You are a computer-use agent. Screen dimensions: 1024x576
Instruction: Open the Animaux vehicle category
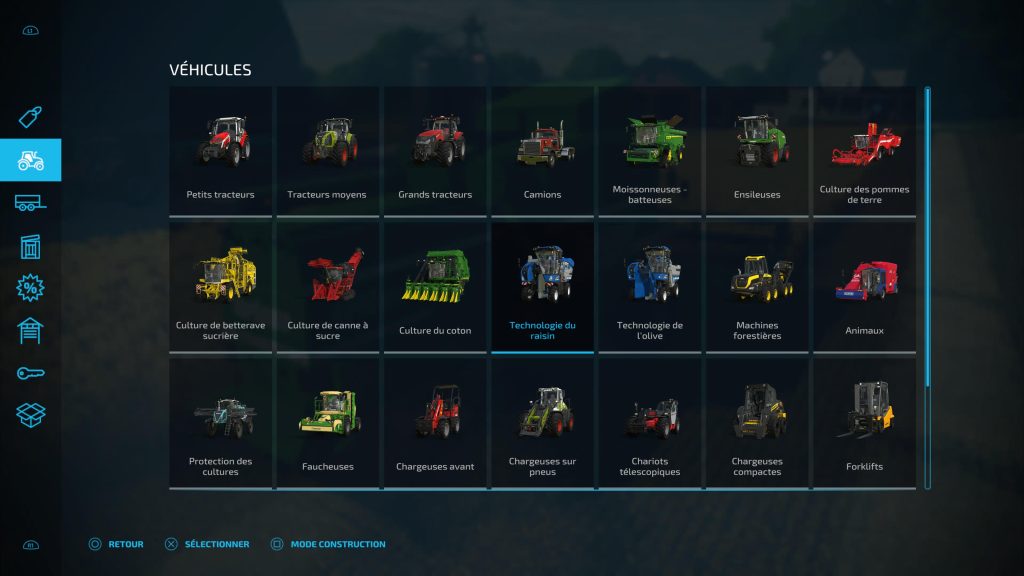(x=864, y=286)
